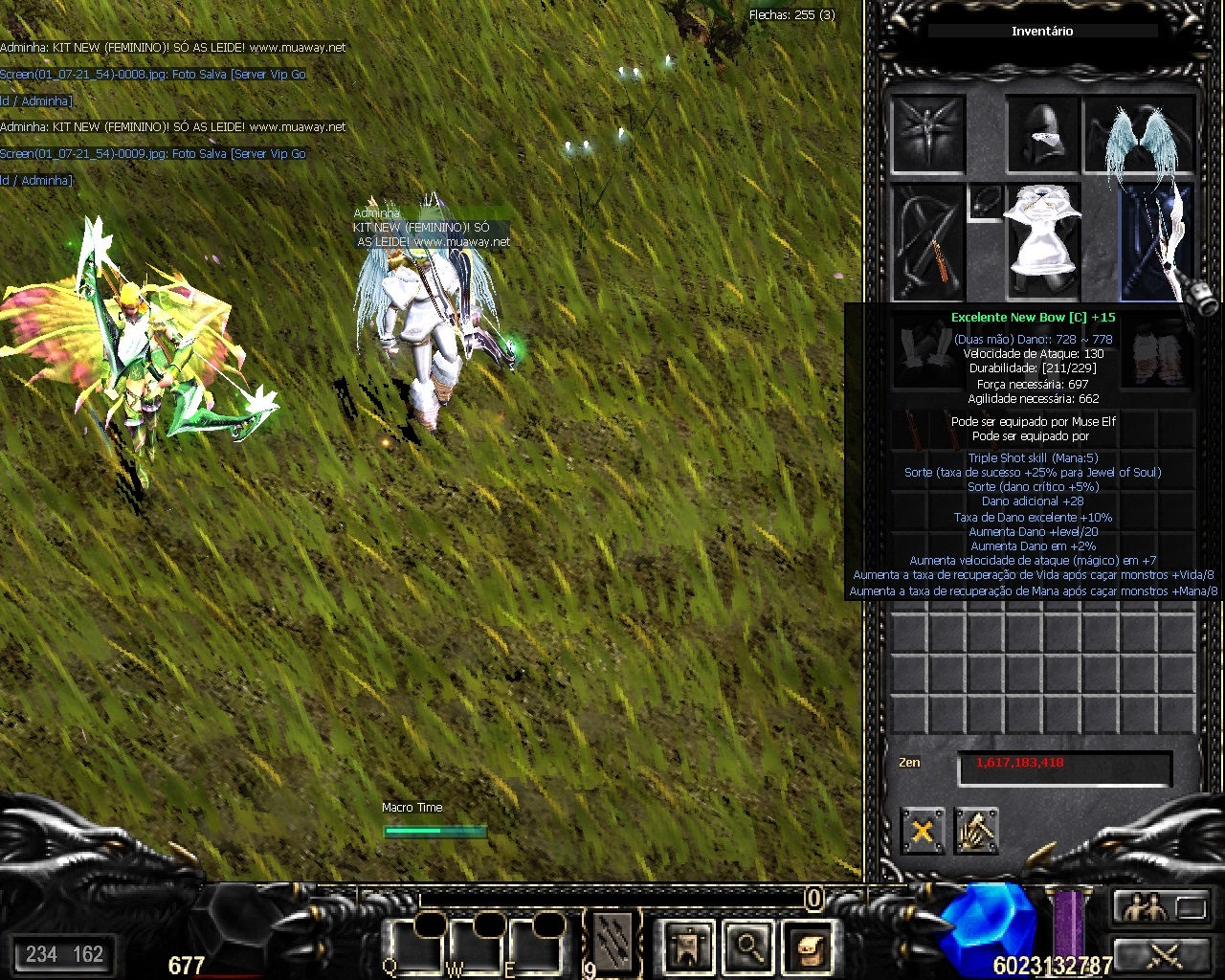The image size is (1225, 980).
Task: Close the Inventário panel with the yellow X
Action: (x=922, y=830)
